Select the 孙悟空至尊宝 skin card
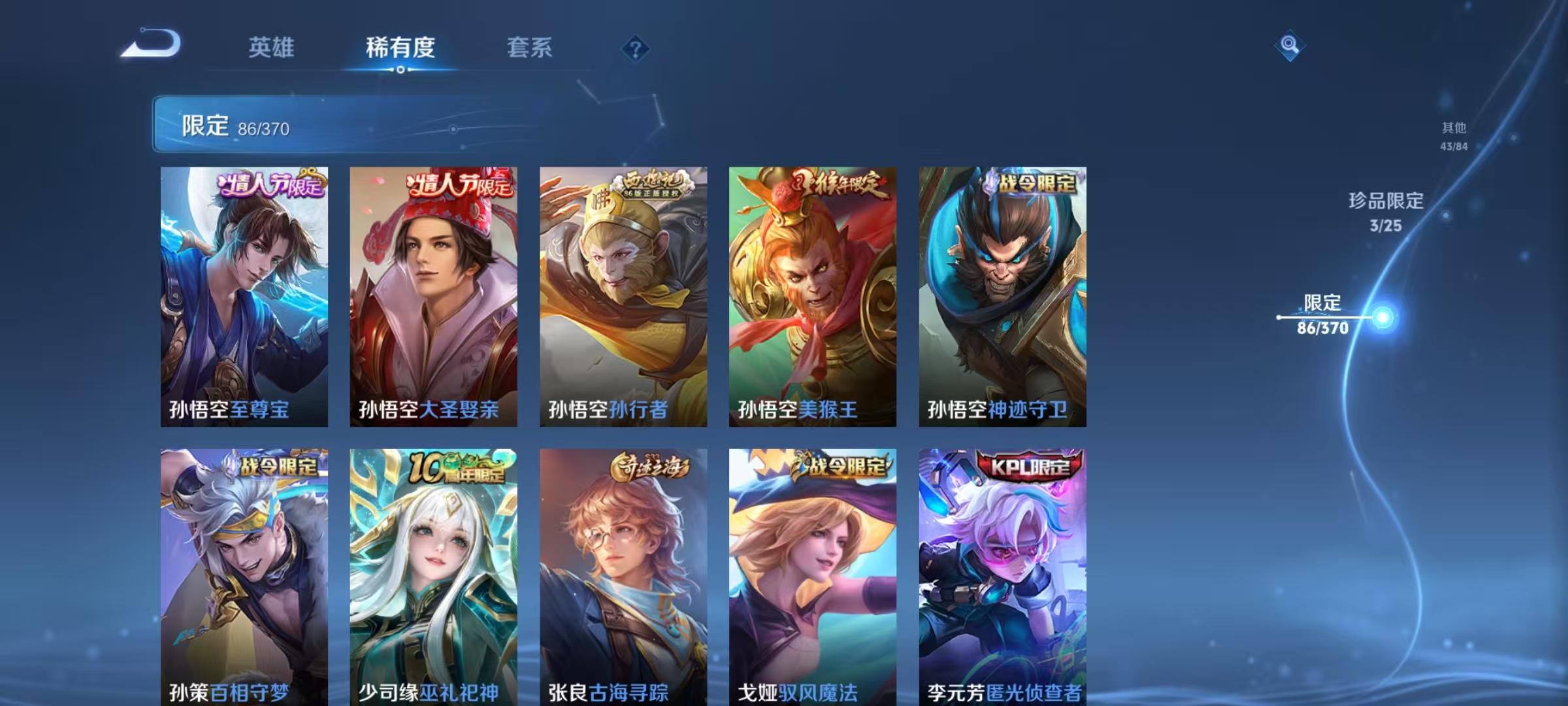Viewport: 1568px width, 706px height. coord(245,294)
